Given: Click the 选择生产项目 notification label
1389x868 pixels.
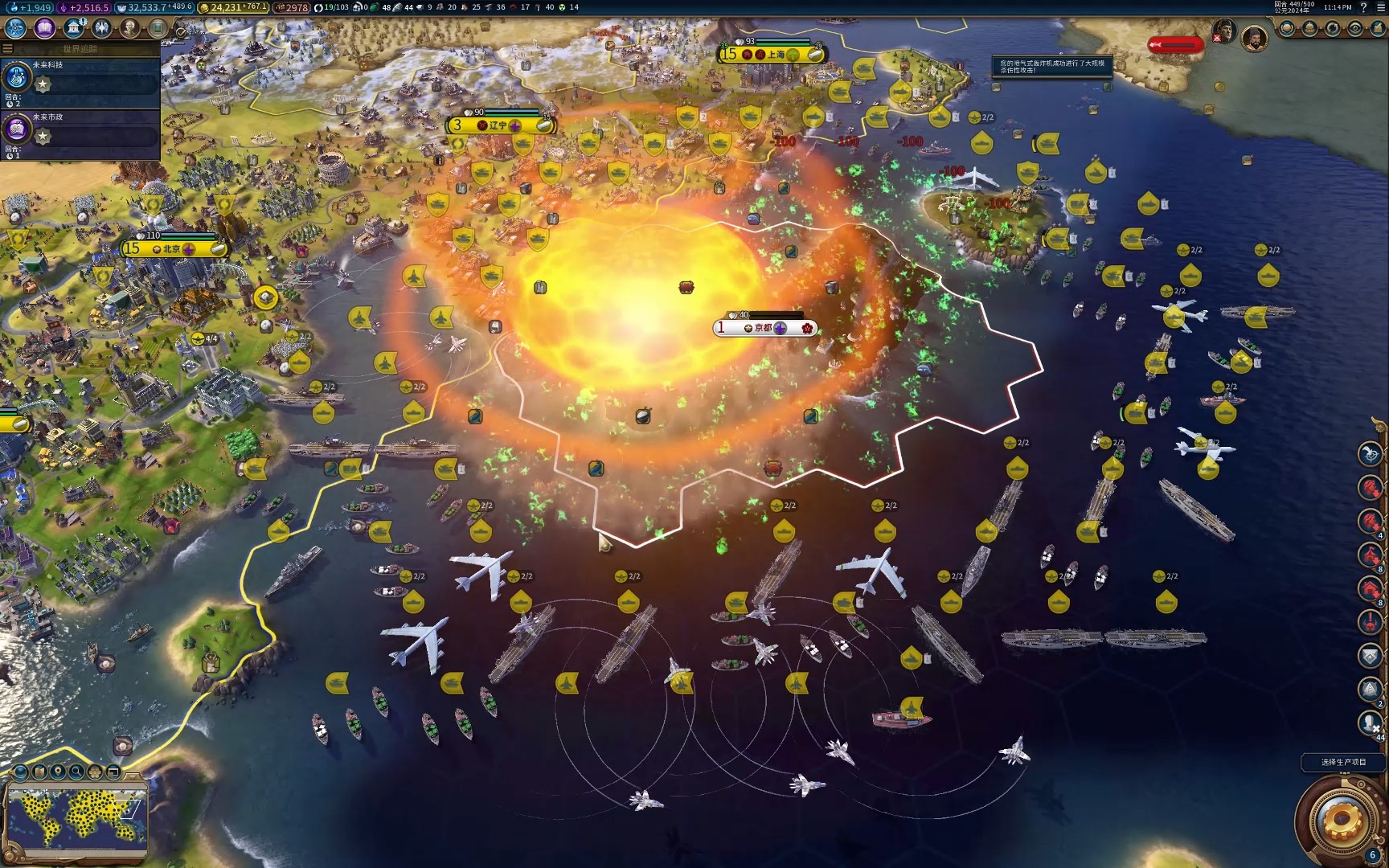Looking at the screenshot, I should pos(1343,762).
